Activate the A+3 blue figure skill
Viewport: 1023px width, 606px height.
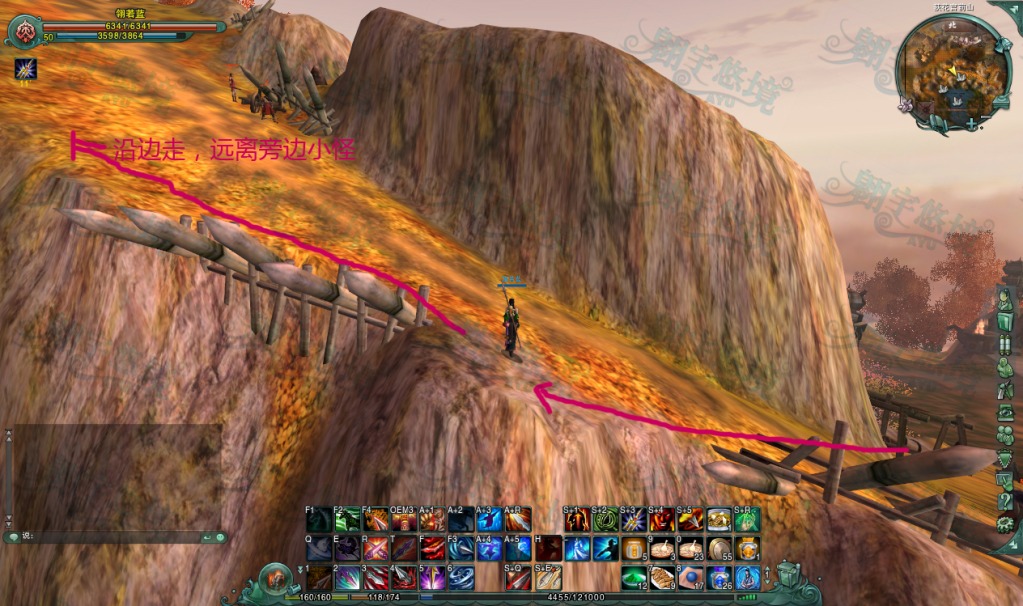(x=490, y=520)
